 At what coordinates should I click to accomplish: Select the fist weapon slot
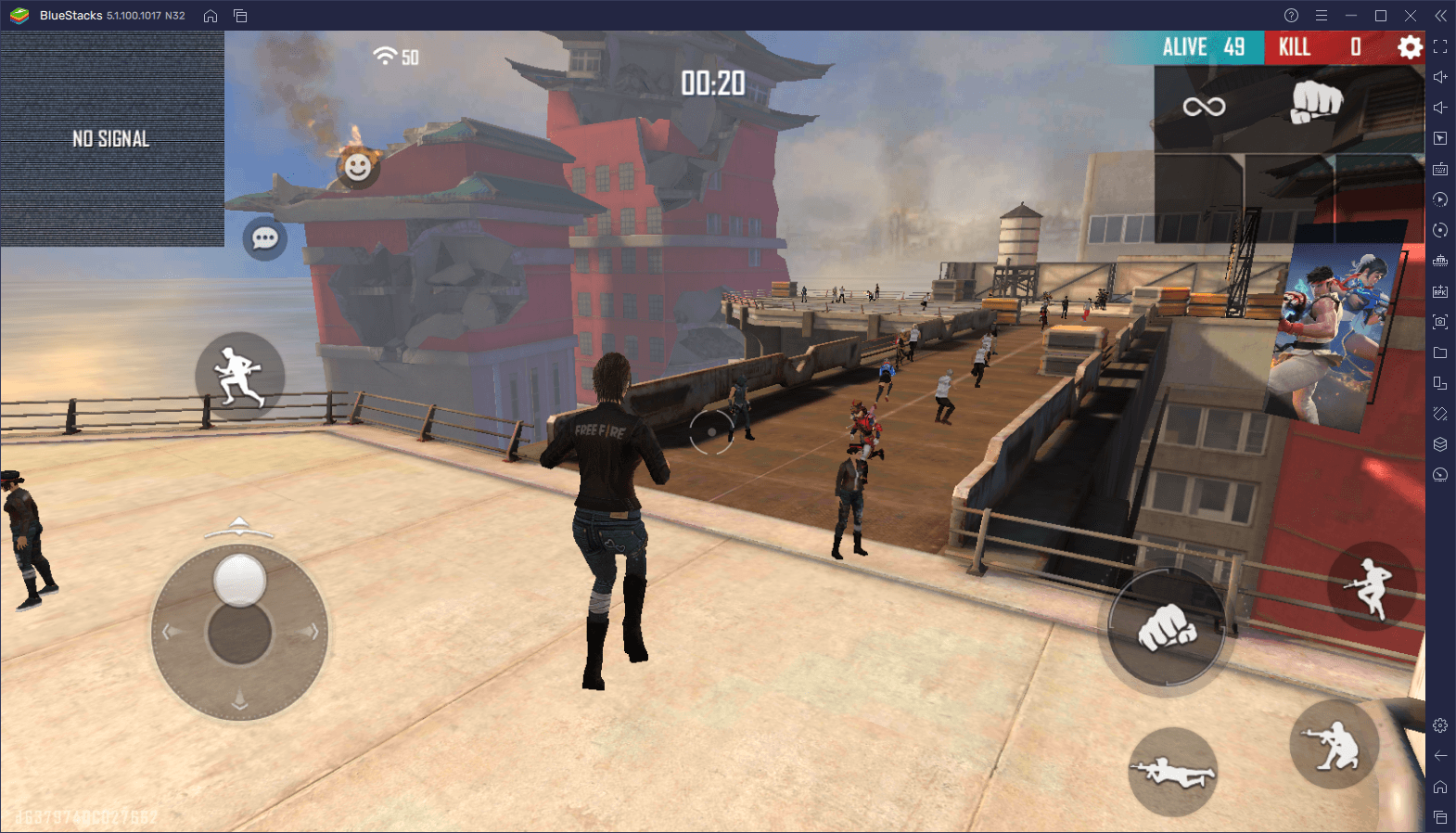coord(1316,101)
